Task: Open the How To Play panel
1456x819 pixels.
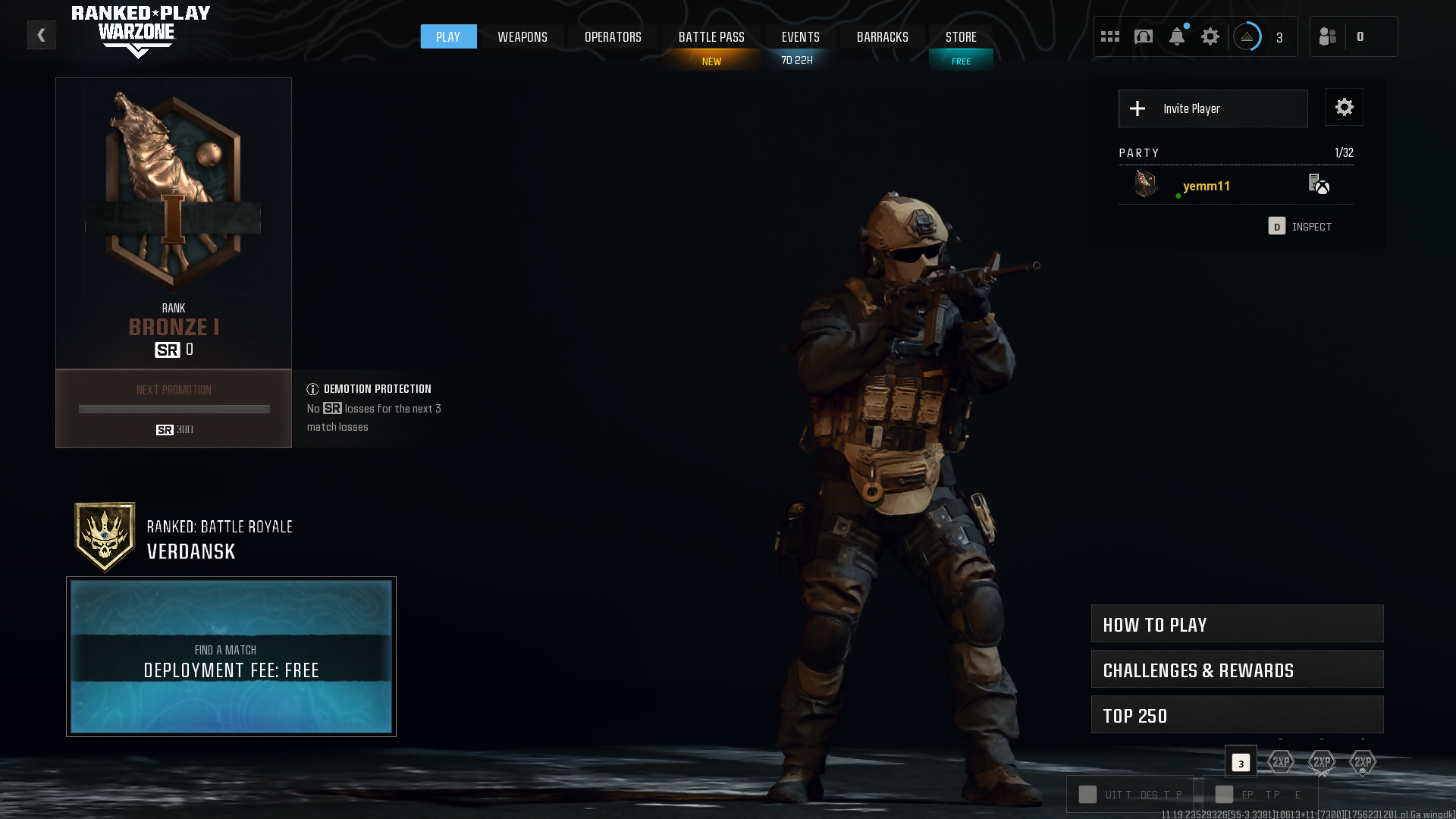Action: pos(1237,624)
